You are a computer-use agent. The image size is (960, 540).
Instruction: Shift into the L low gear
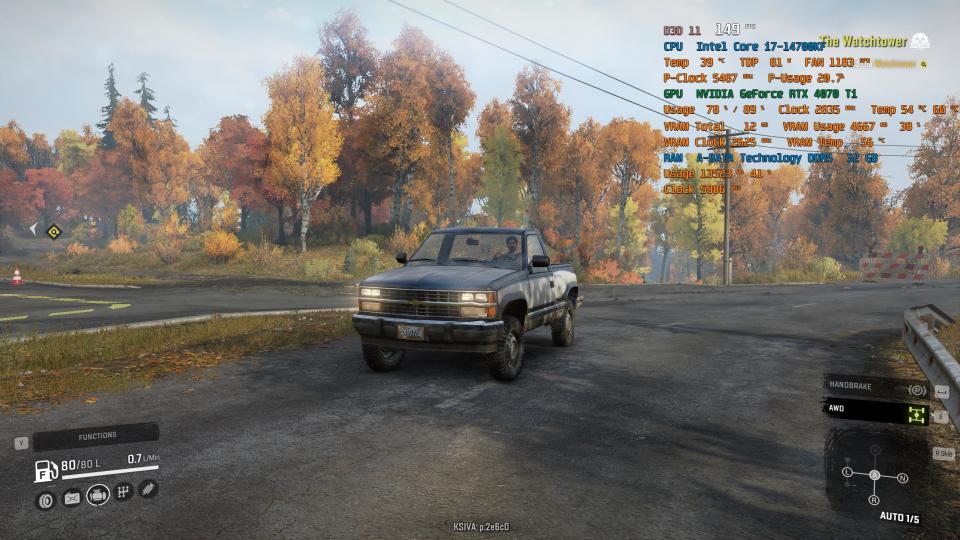[x=847, y=471]
